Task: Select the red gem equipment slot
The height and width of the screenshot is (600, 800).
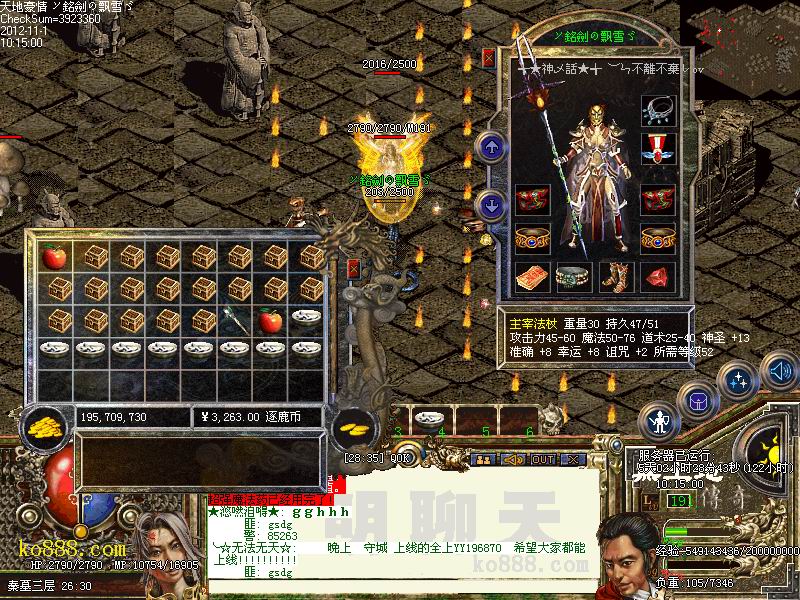Action: (x=658, y=277)
